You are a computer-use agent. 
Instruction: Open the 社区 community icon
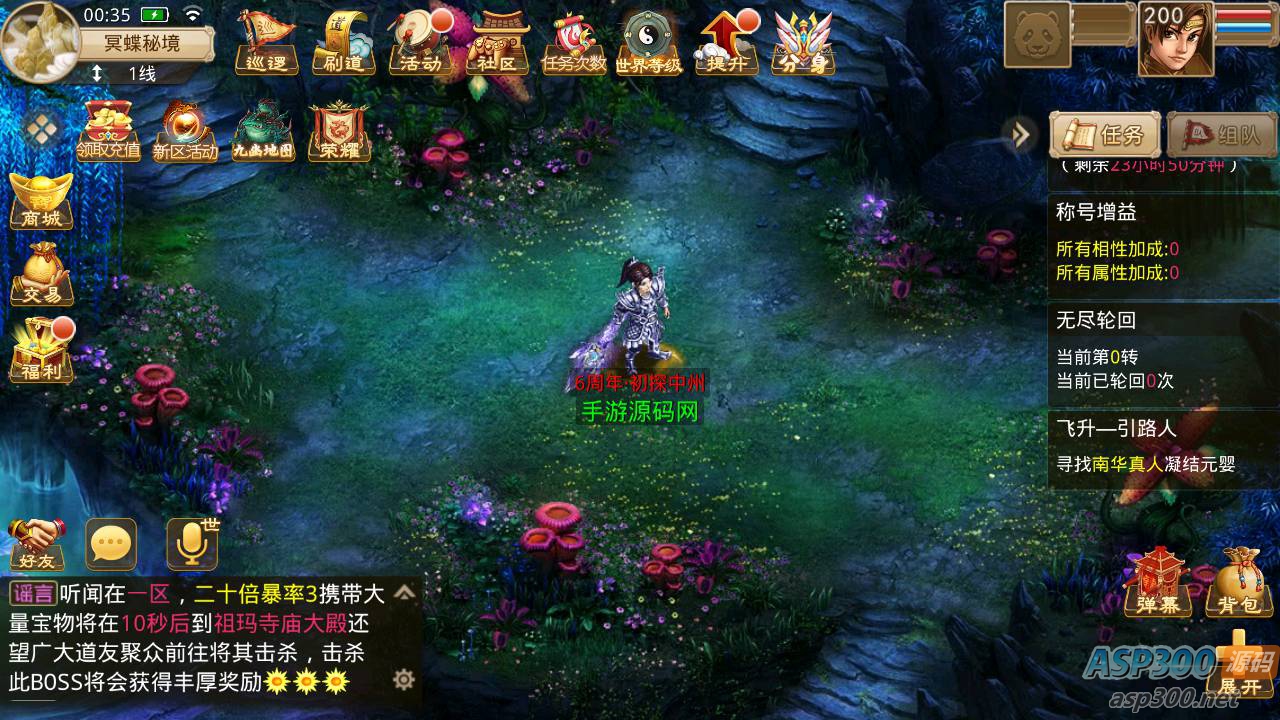[497, 43]
